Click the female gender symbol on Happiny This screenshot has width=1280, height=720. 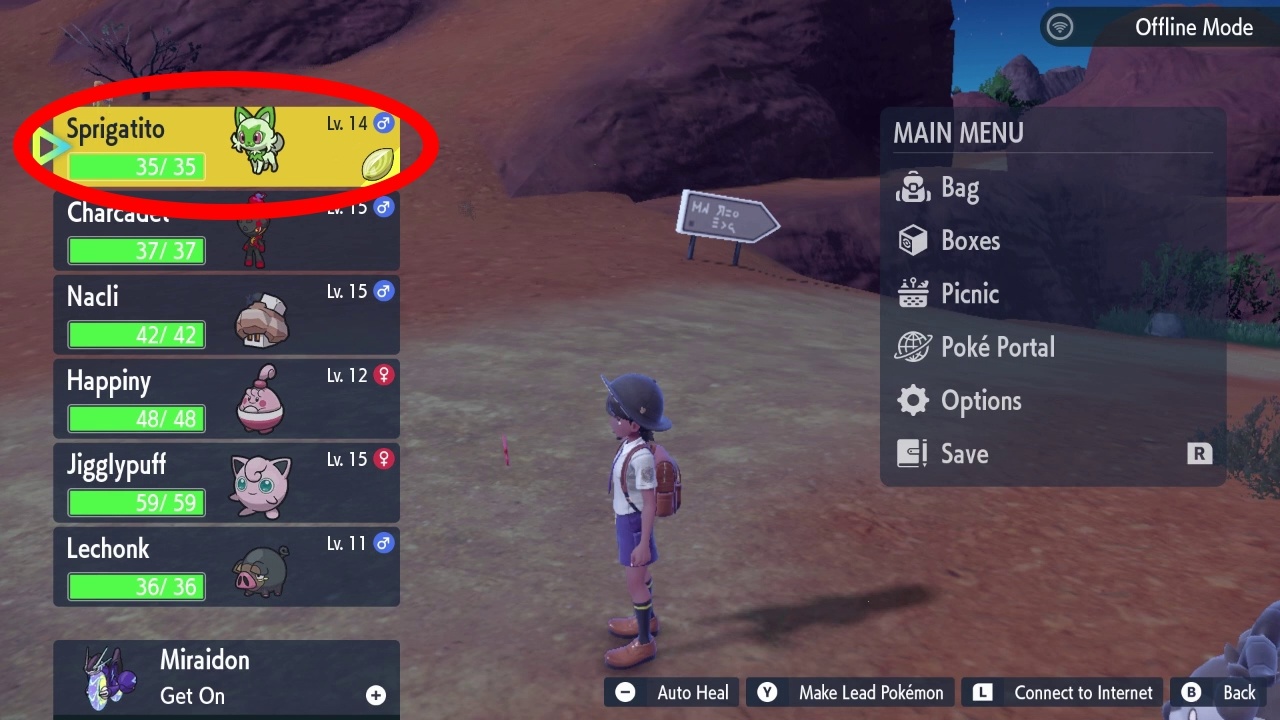pyautogui.click(x=382, y=375)
